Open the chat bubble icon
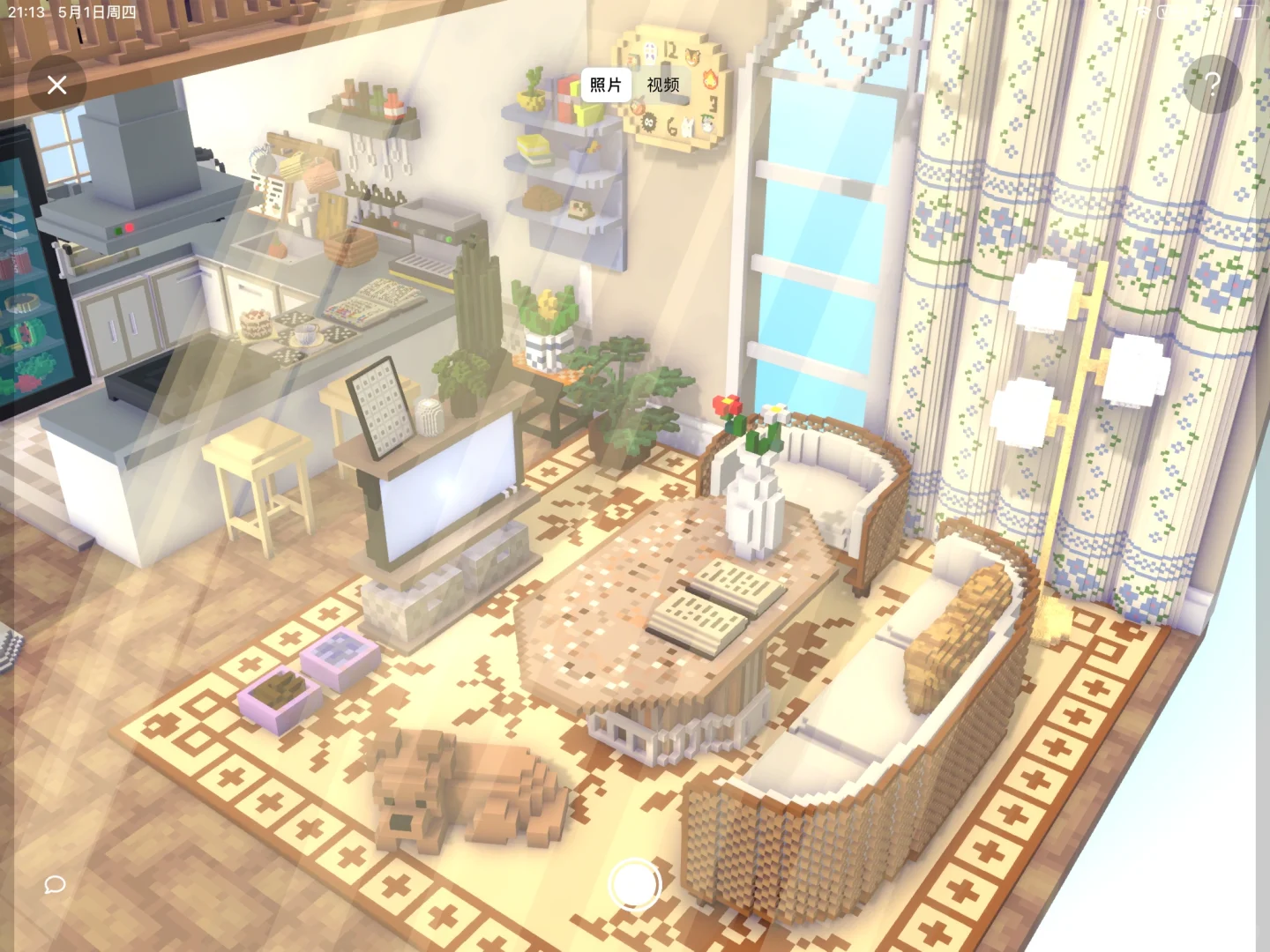Image resolution: width=1270 pixels, height=952 pixels. (x=55, y=885)
